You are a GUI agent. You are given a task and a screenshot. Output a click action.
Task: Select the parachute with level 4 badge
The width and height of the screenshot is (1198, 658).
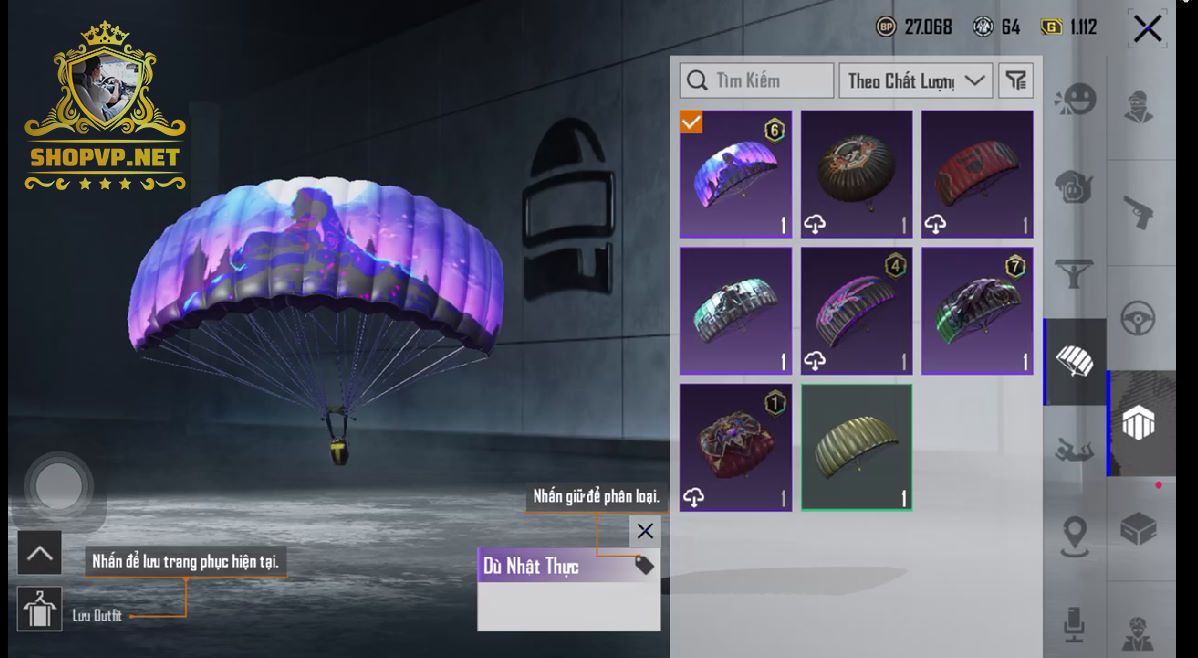click(857, 311)
